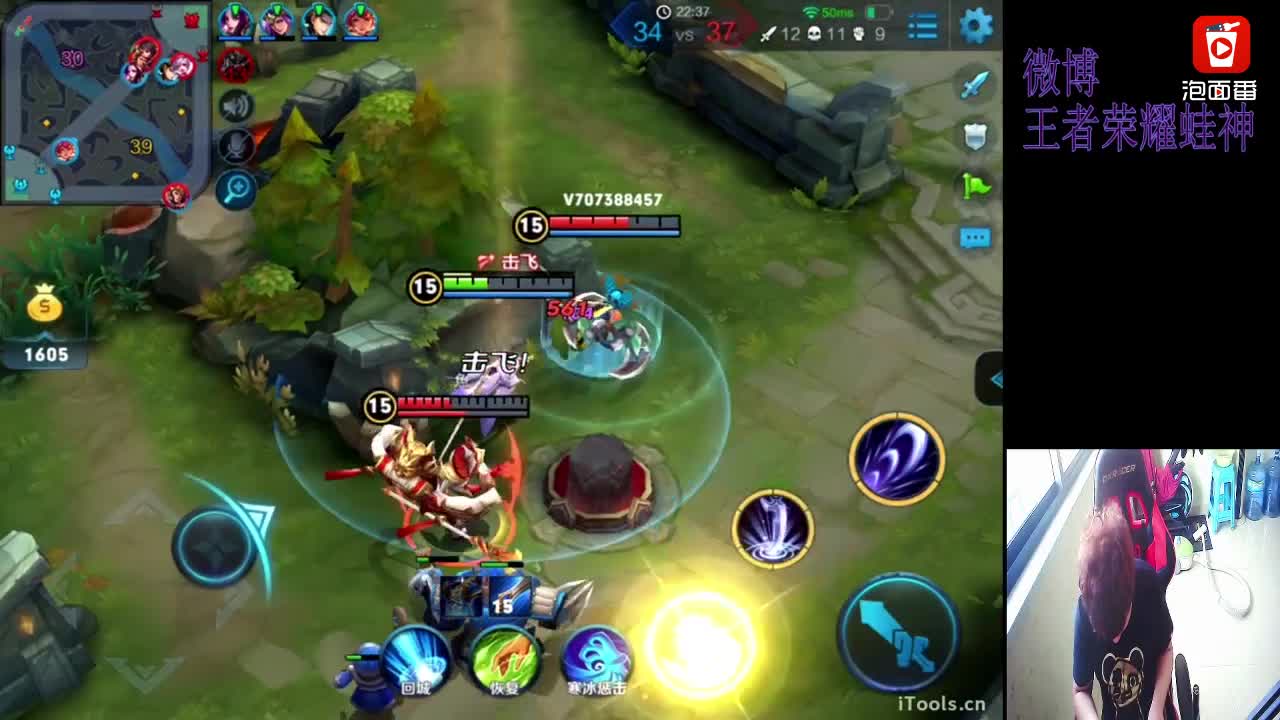The width and height of the screenshot is (1280, 720).
Task: Open the quick chat bubble
Action: (975, 238)
